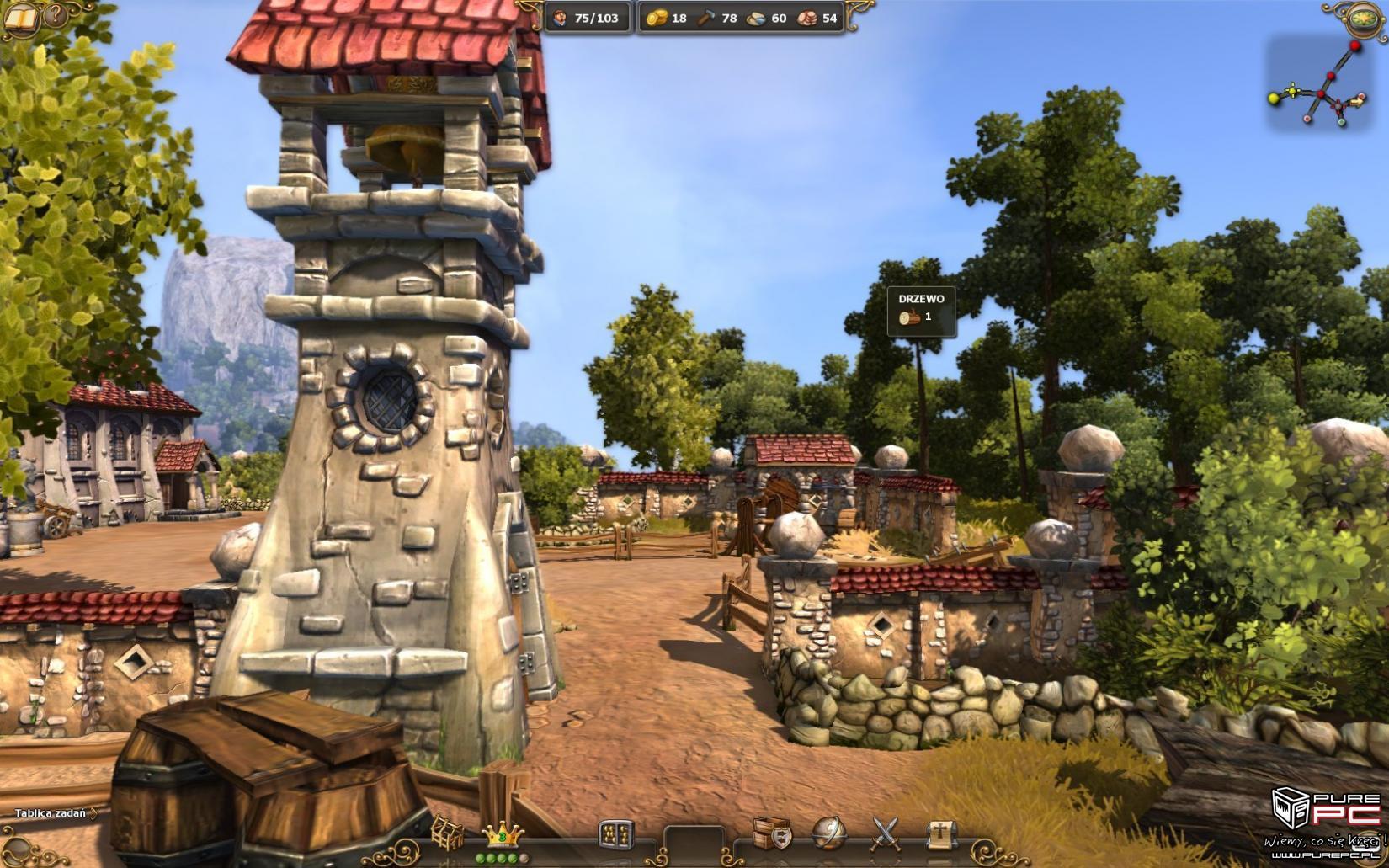Click the question mark help button
This screenshot has height=868, width=1389.
tap(56, 14)
